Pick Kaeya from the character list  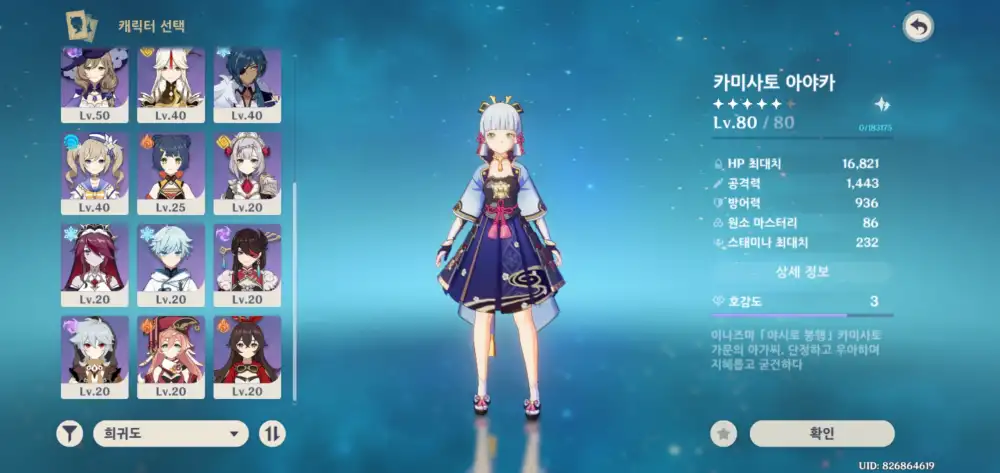246,84
